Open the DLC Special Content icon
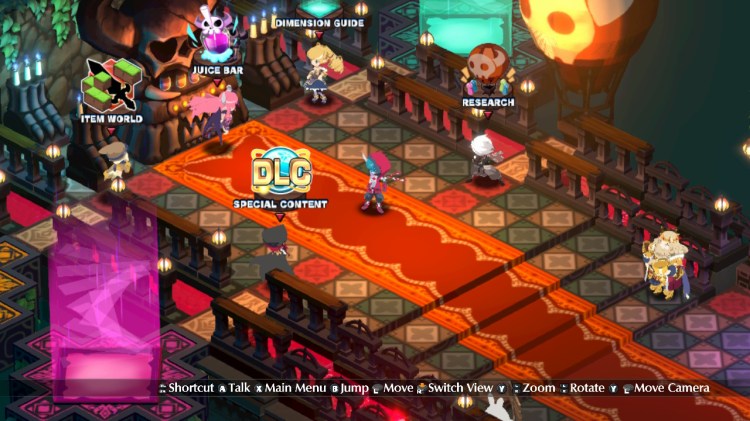Viewport: 750px width, 421px height. pyautogui.click(x=280, y=173)
